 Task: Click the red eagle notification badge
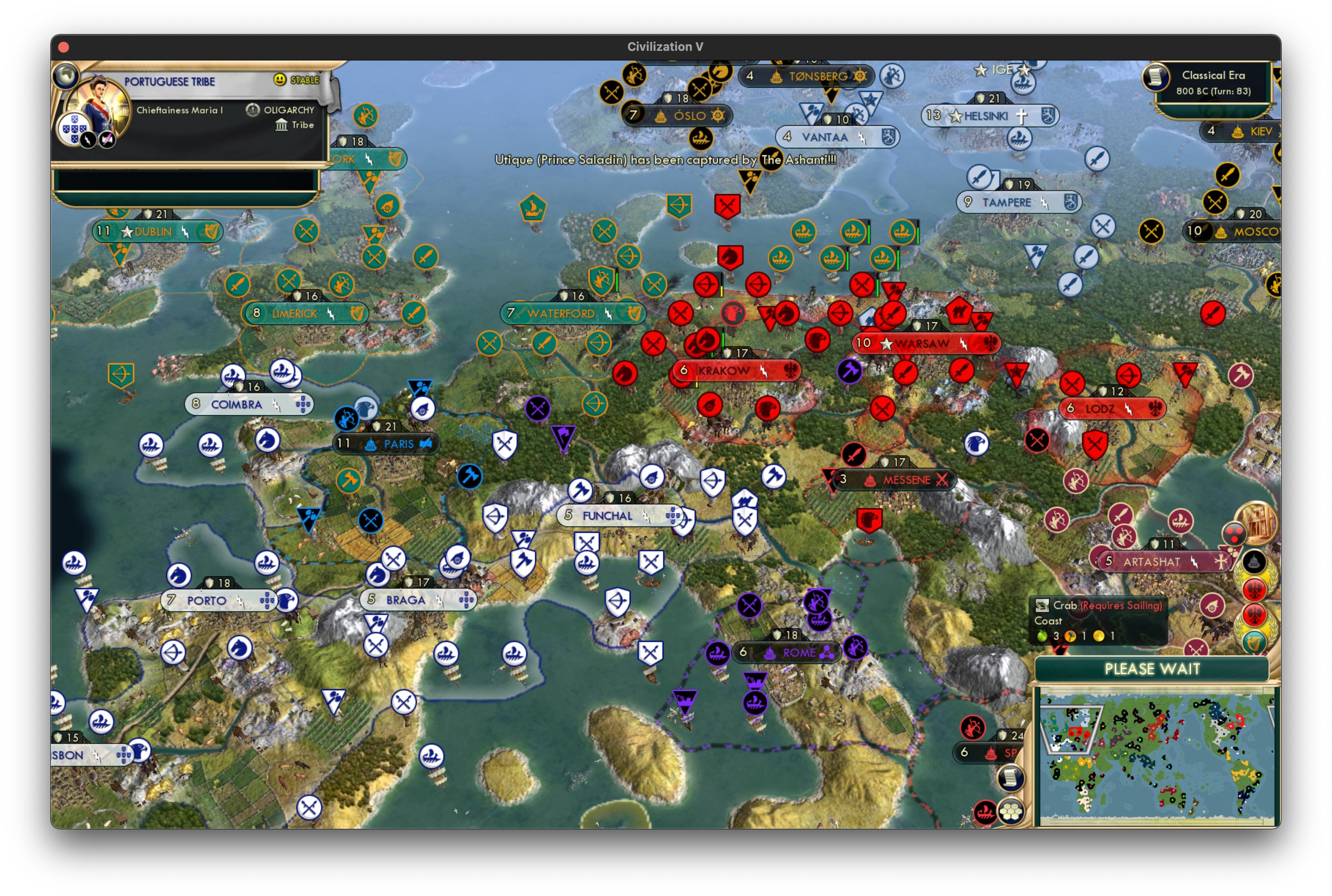tap(1254, 590)
